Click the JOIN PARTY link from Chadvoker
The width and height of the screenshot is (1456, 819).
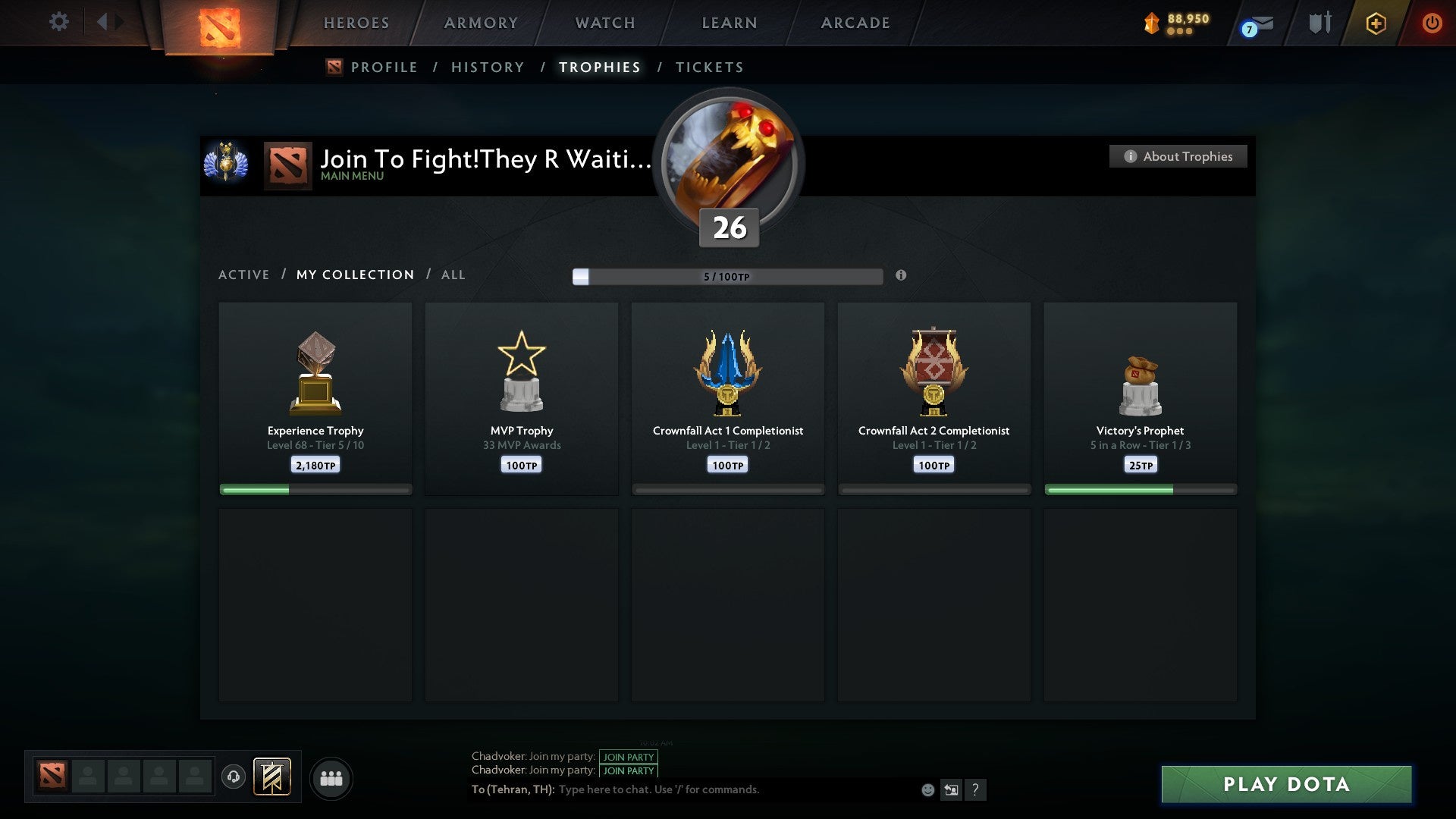tap(628, 757)
